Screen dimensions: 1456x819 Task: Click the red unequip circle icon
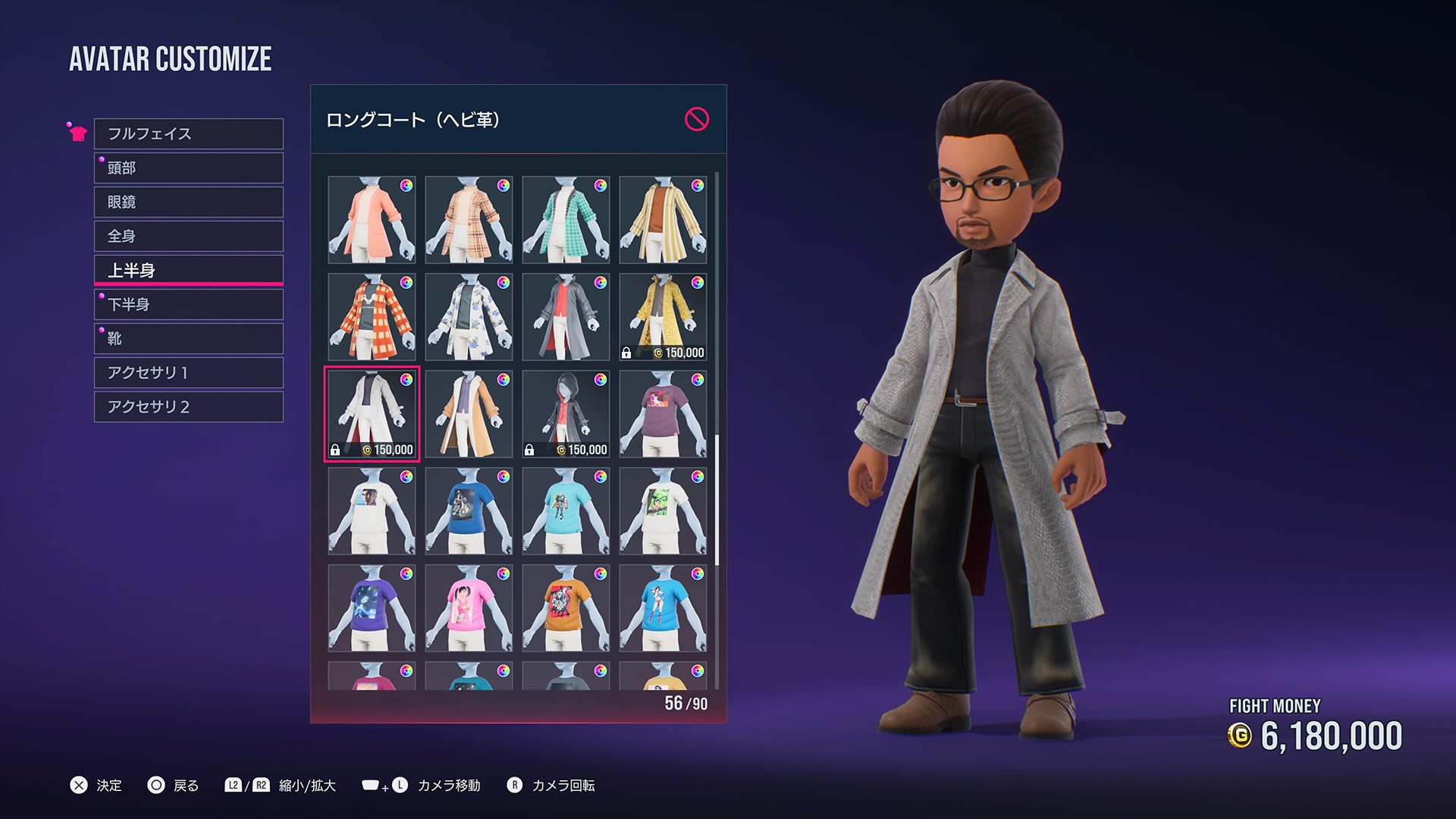pos(696,119)
